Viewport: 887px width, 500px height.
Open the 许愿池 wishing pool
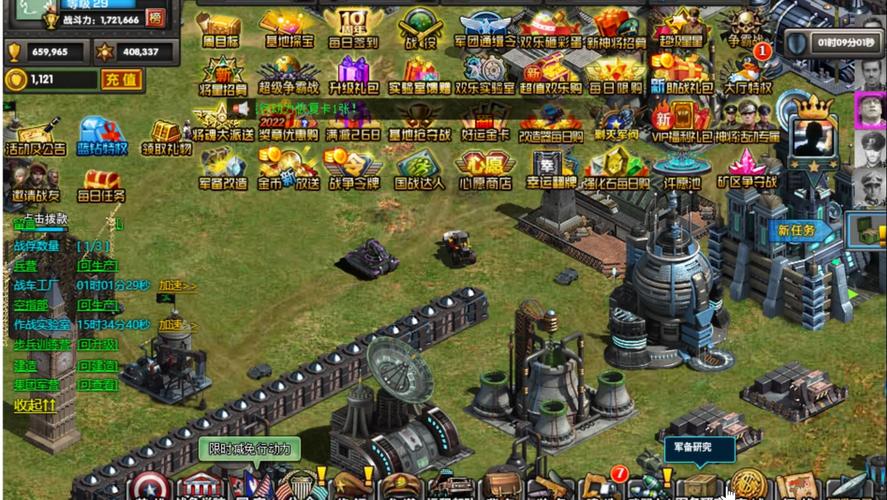(682, 169)
